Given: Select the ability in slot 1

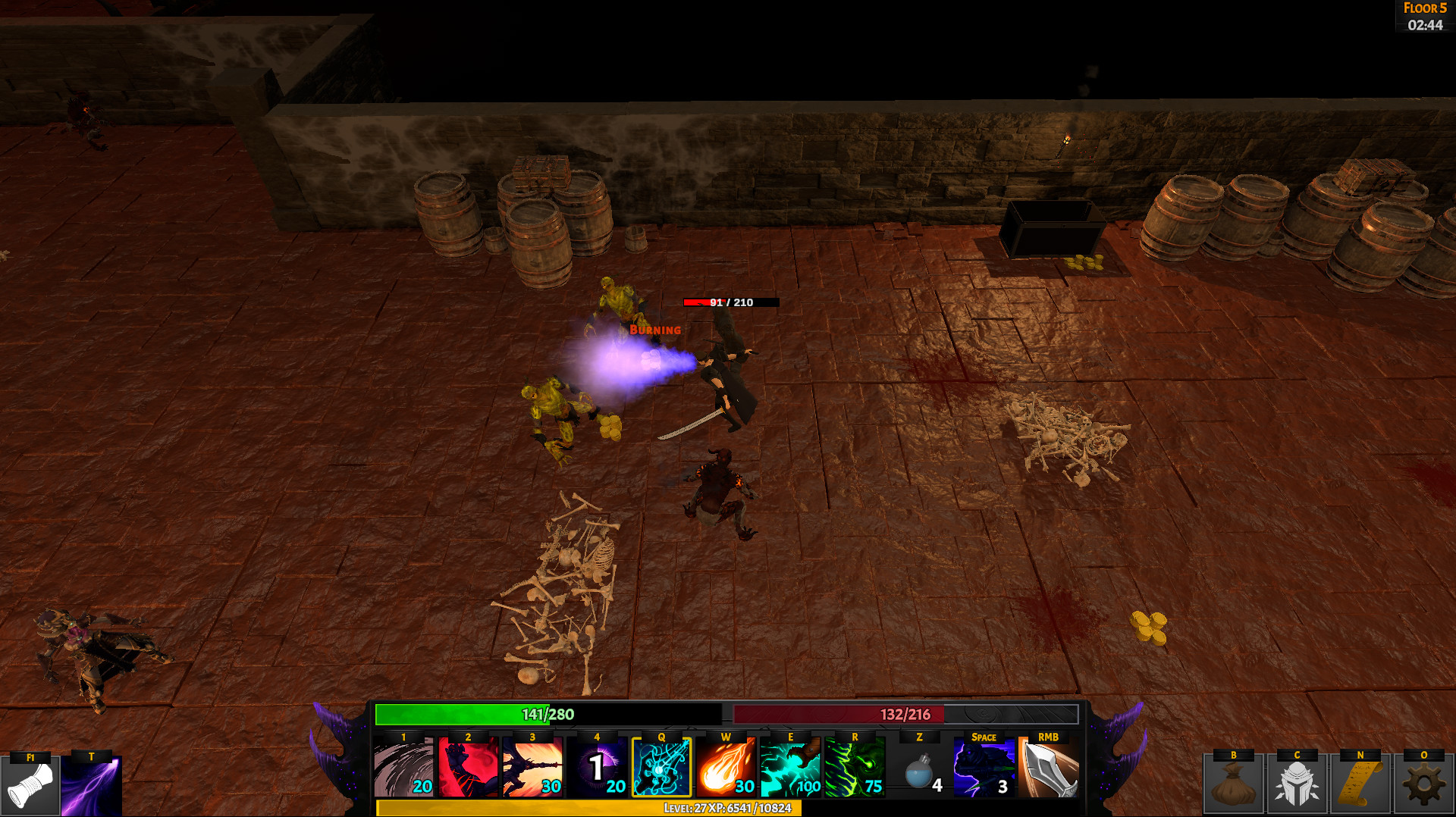Looking at the screenshot, I should pyautogui.click(x=402, y=768).
